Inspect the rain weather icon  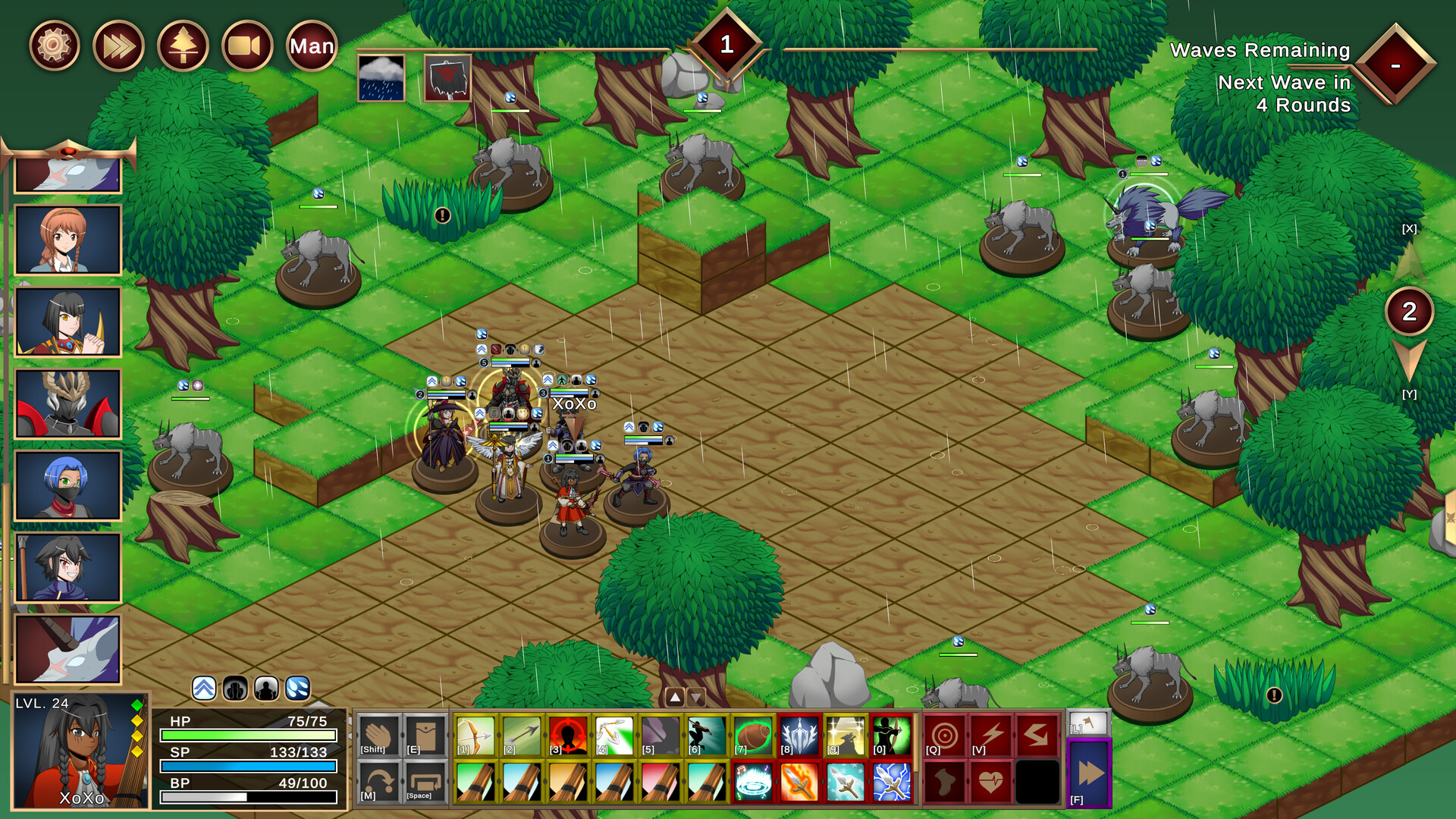tap(381, 78)
